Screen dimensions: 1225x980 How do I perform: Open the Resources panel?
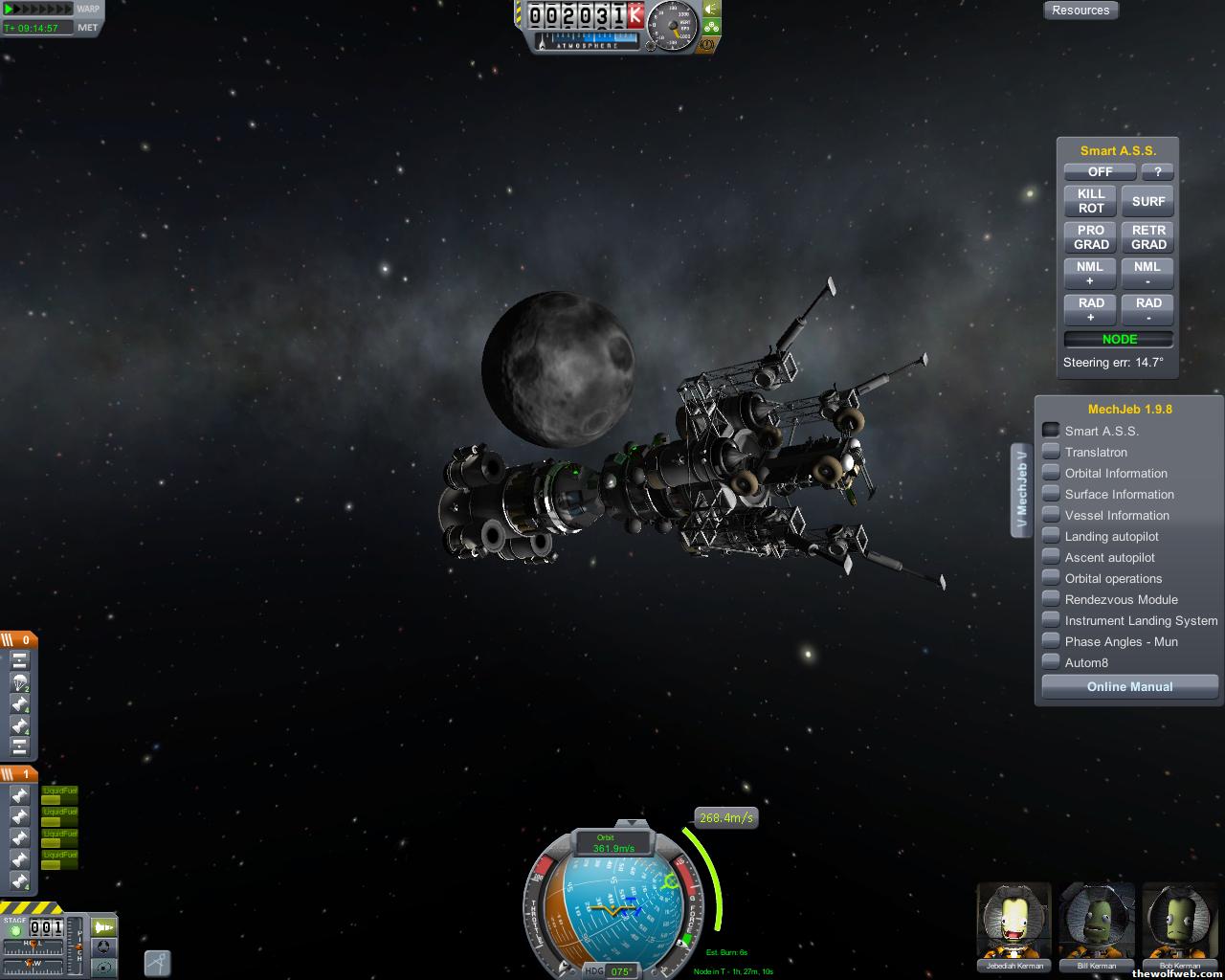[x=1080, y=11]
